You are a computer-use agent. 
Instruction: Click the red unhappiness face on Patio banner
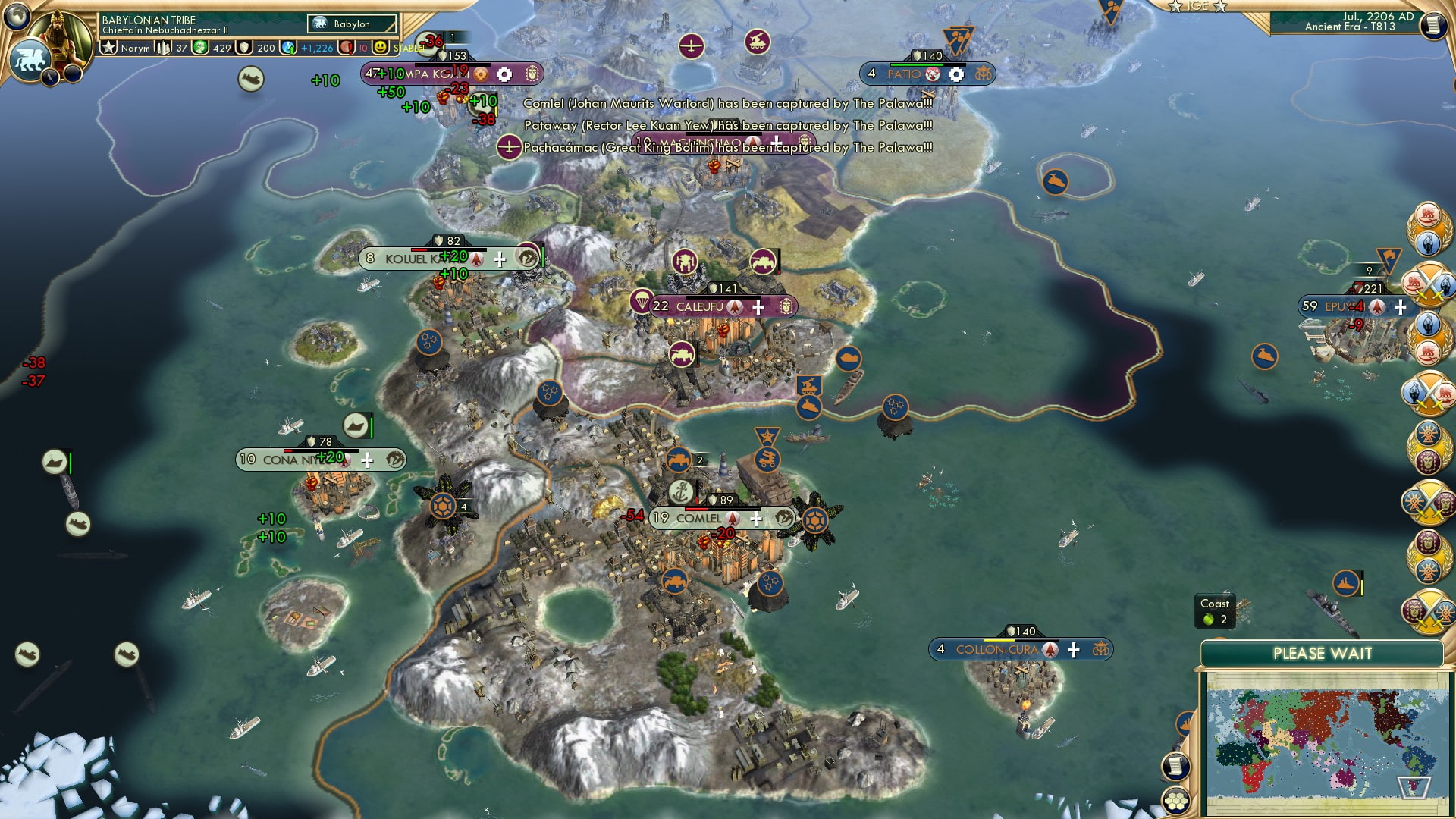point(932,74)
